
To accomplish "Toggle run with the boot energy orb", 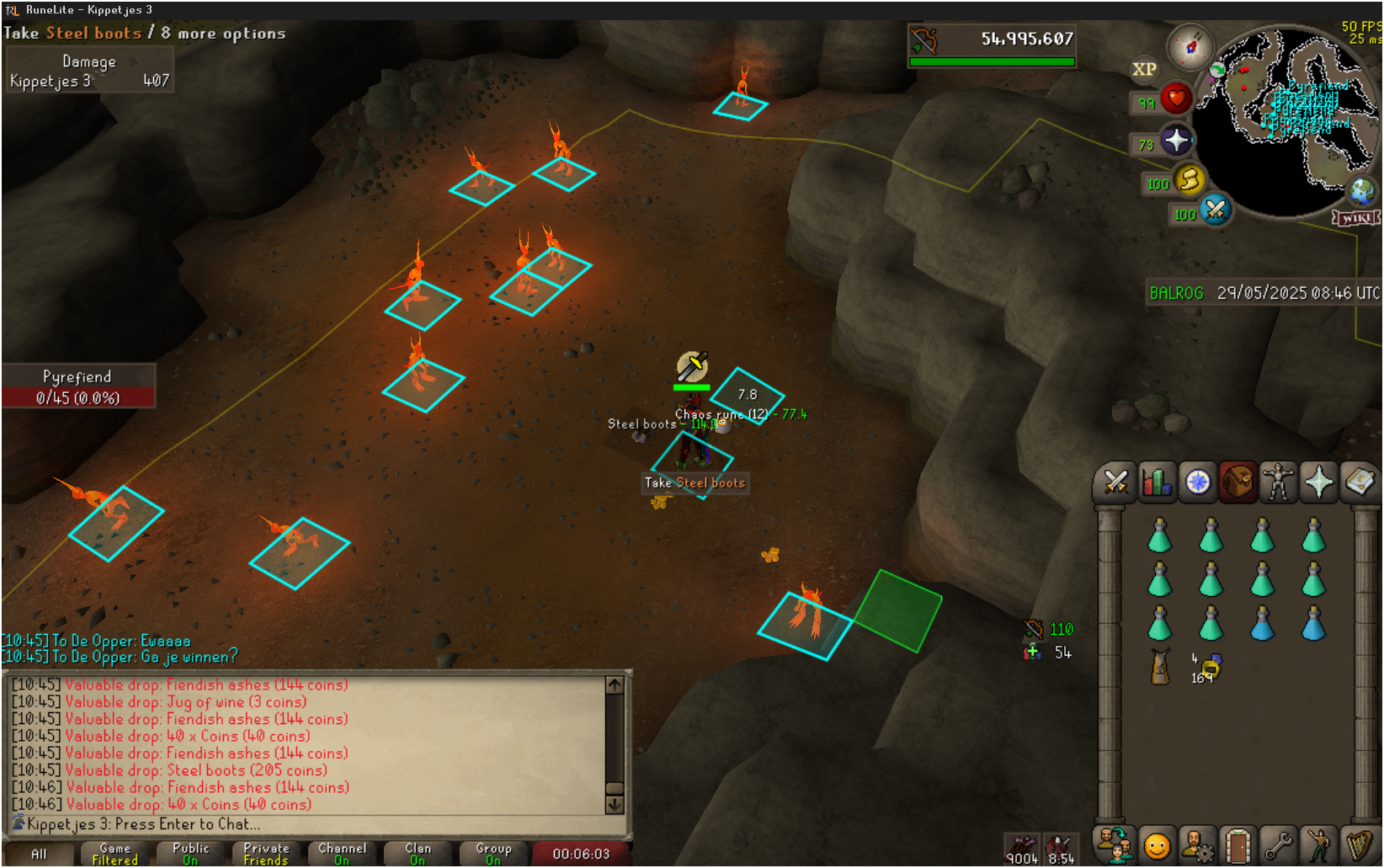I will 1189,179.
